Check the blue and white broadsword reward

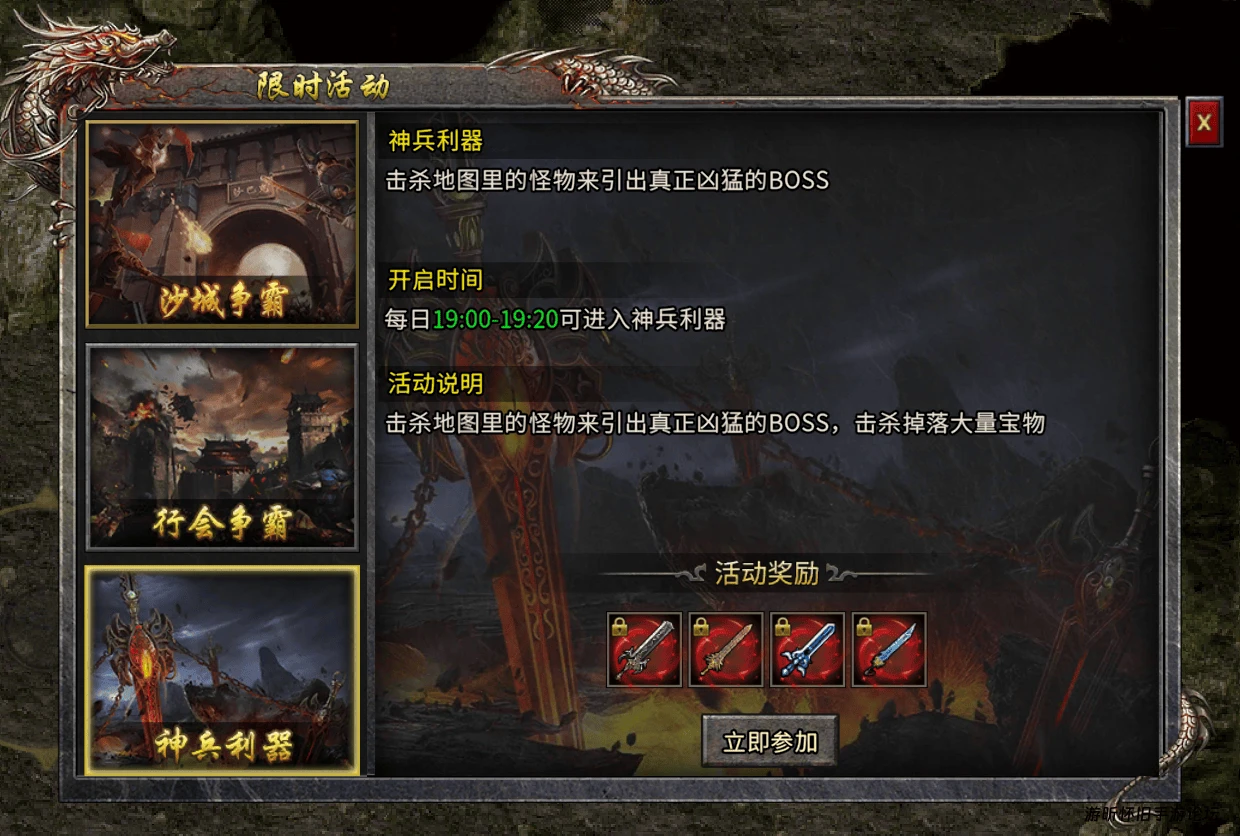pyautogui.click(x=807, y=650)
